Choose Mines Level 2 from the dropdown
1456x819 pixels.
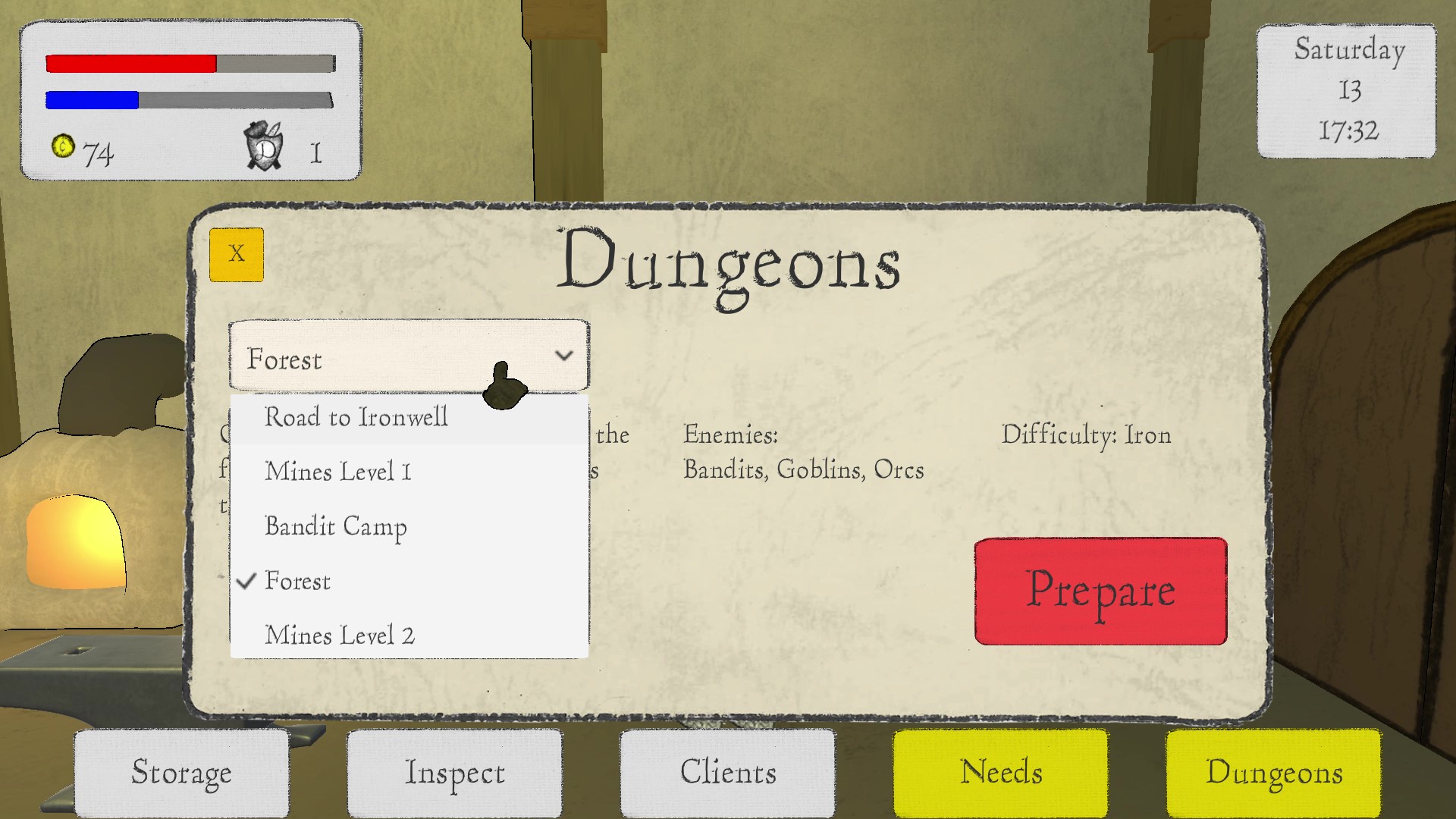[x=339, y=635]
